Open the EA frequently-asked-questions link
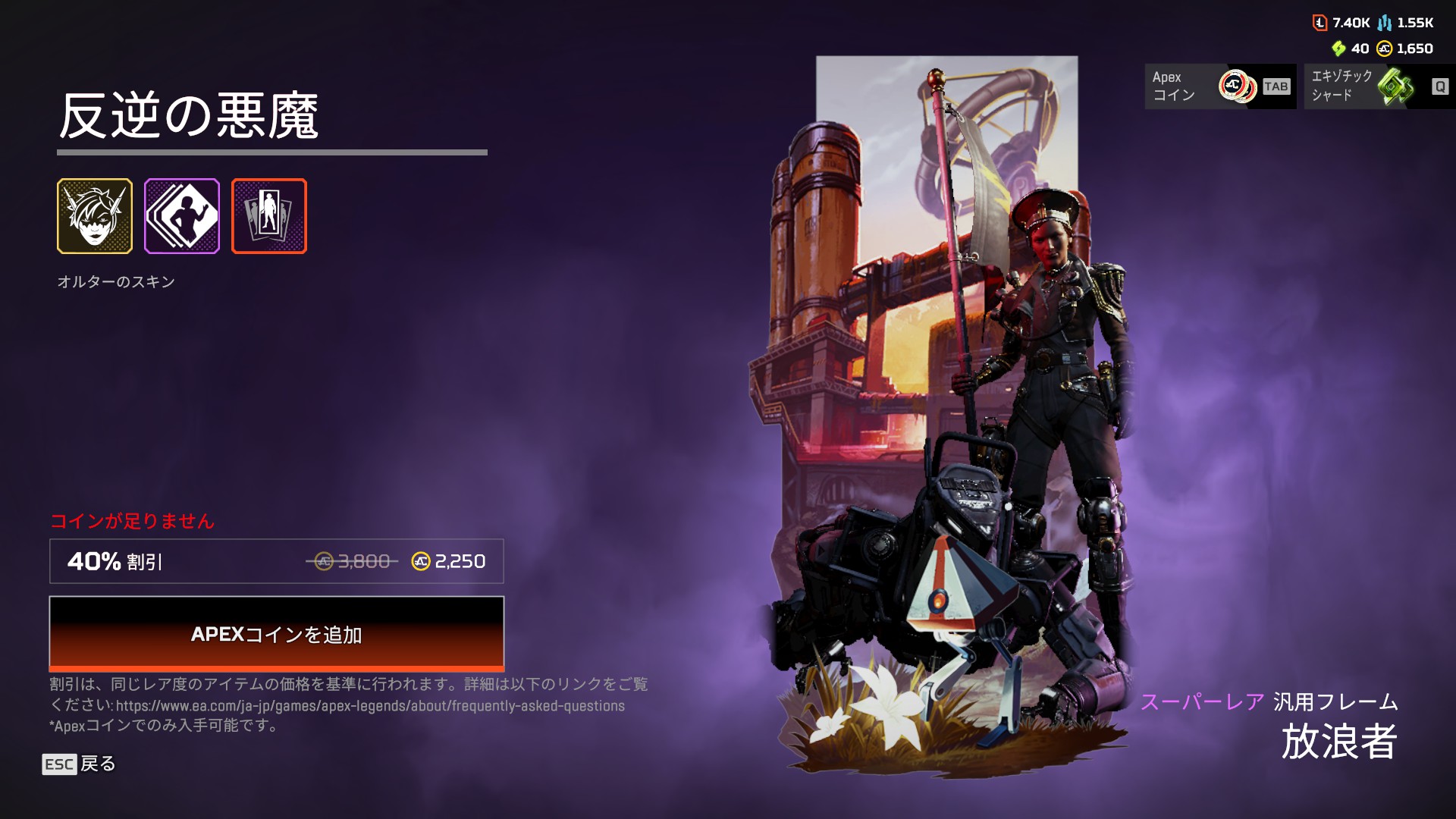 [x=370, y=706]
